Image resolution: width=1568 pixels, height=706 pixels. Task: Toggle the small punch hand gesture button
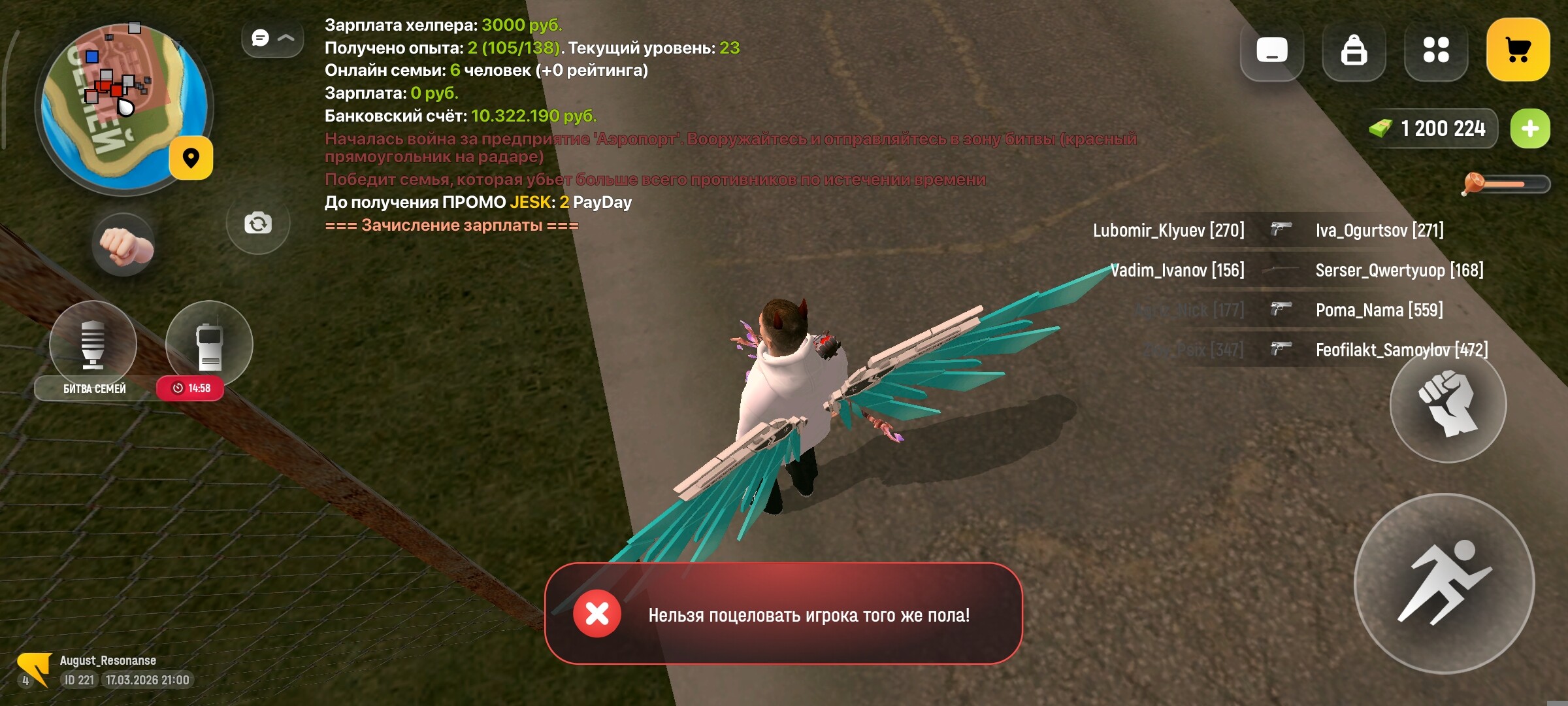click(122, 244)
